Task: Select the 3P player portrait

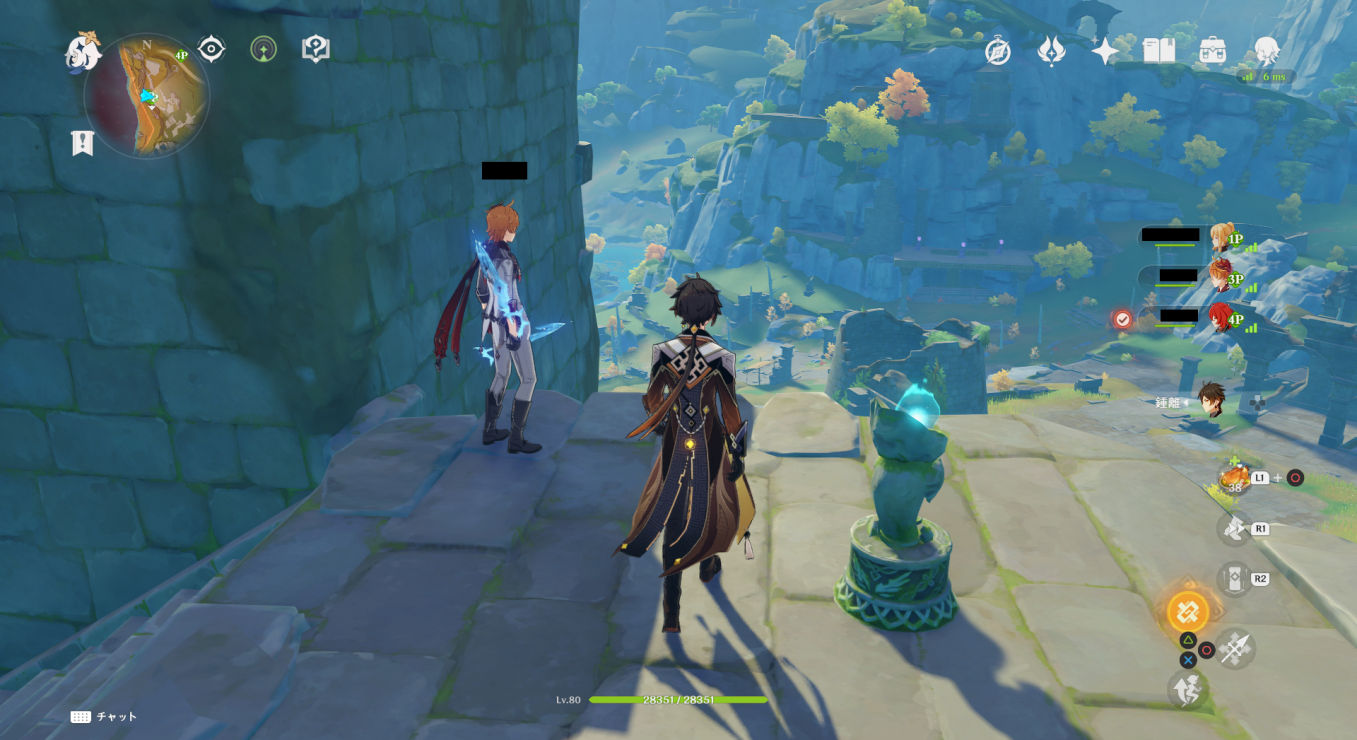Action: tap(1220, 275)
